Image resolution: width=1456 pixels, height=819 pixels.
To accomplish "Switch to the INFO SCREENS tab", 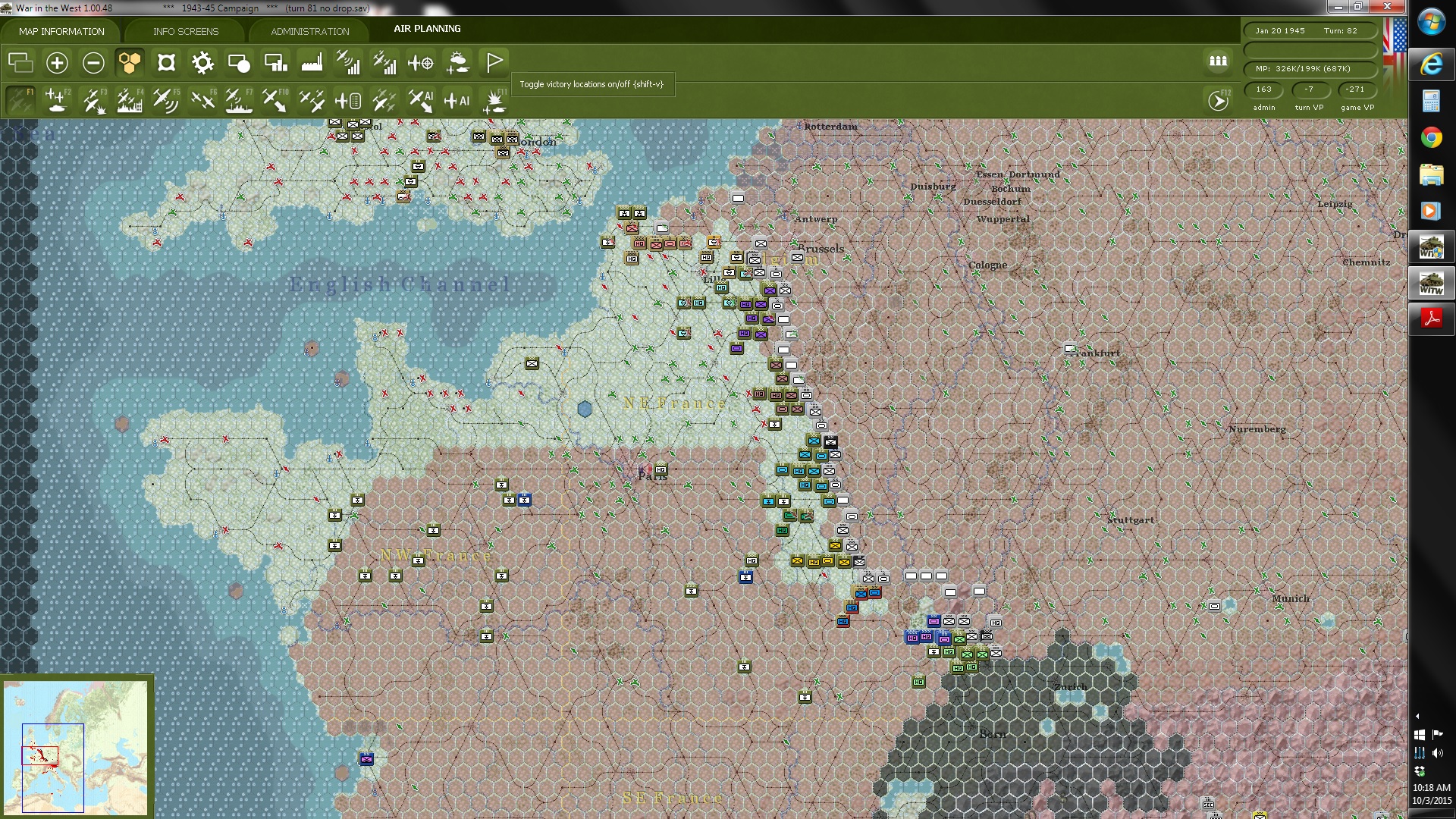I will [x=185, y=31].
